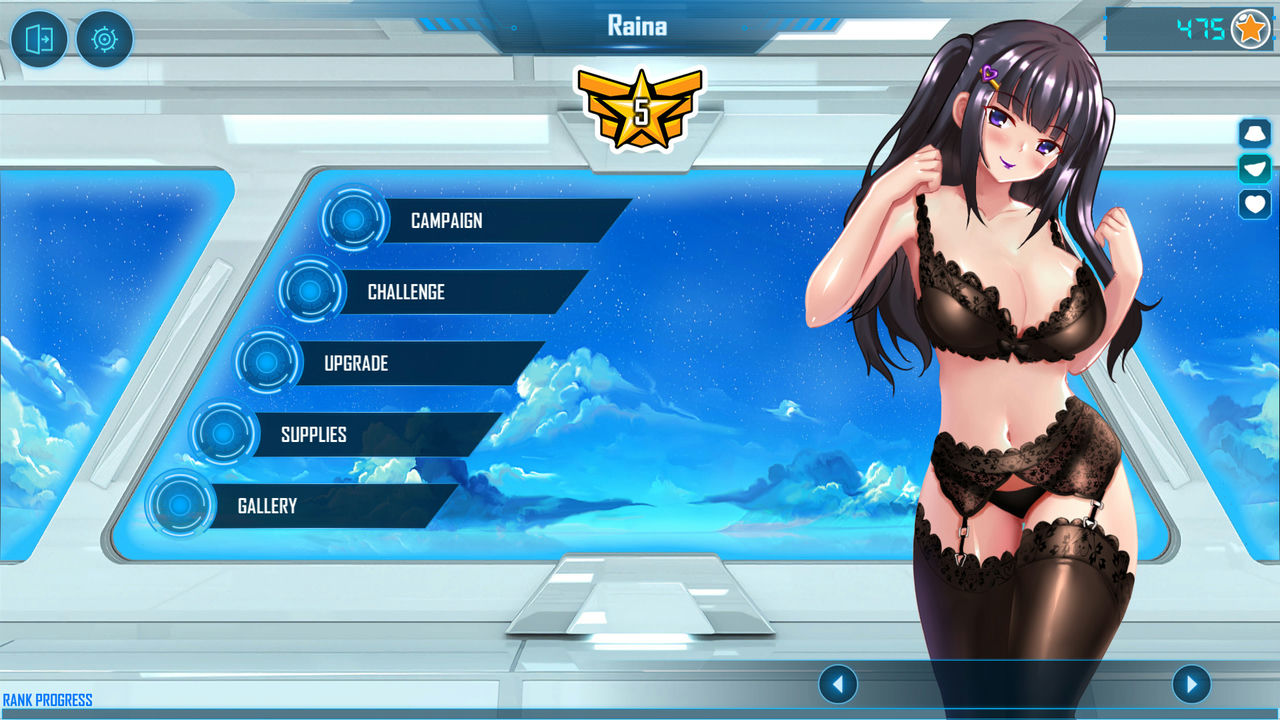Select the highlighted lingerie outfit toggle
Screen dimensions: 1280x720
tap(1254, 168)
